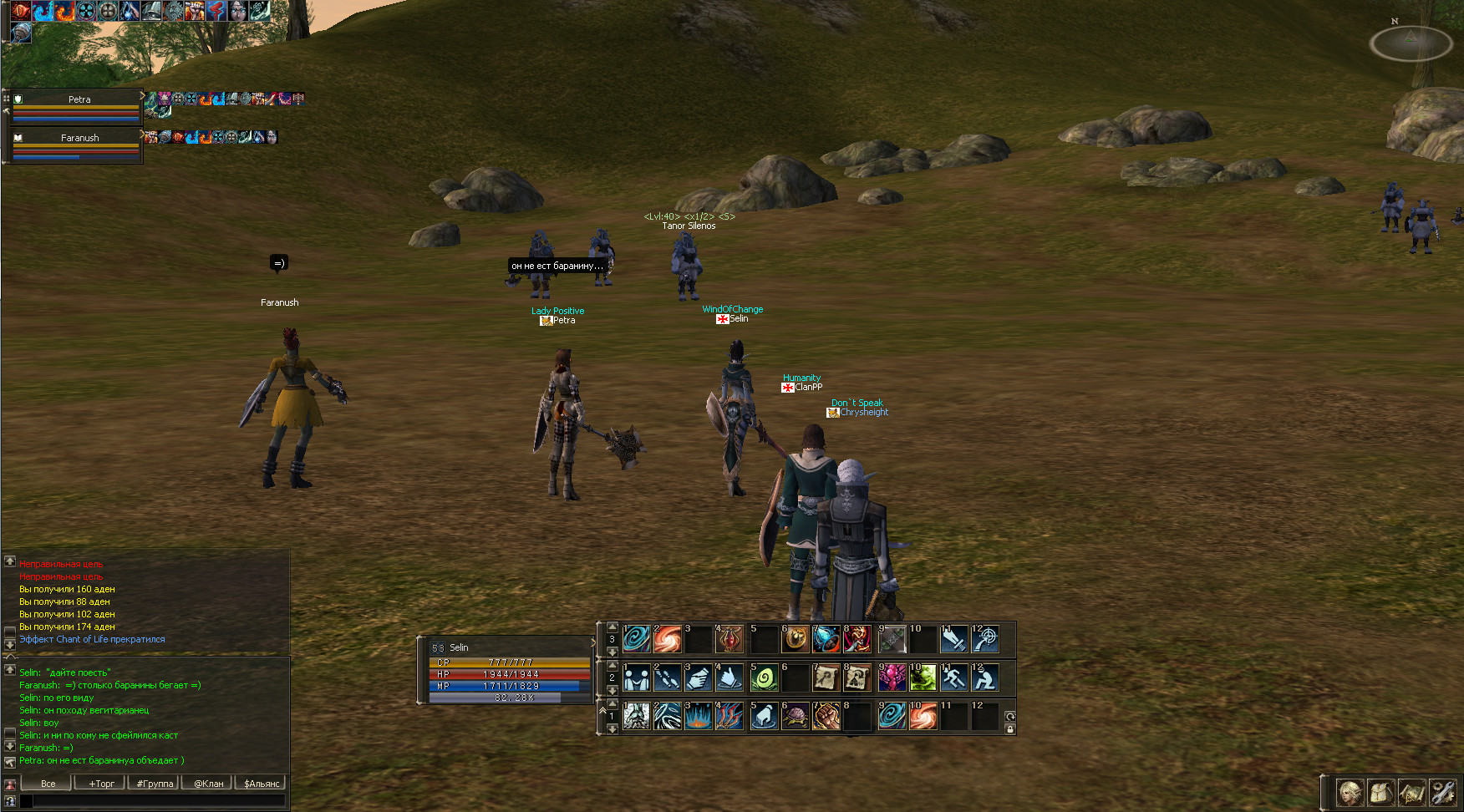Image resolution: width=1464 pixels, height=812 pixels.
Task: Show the Все chat tab
Action: [x=48, y=784]
